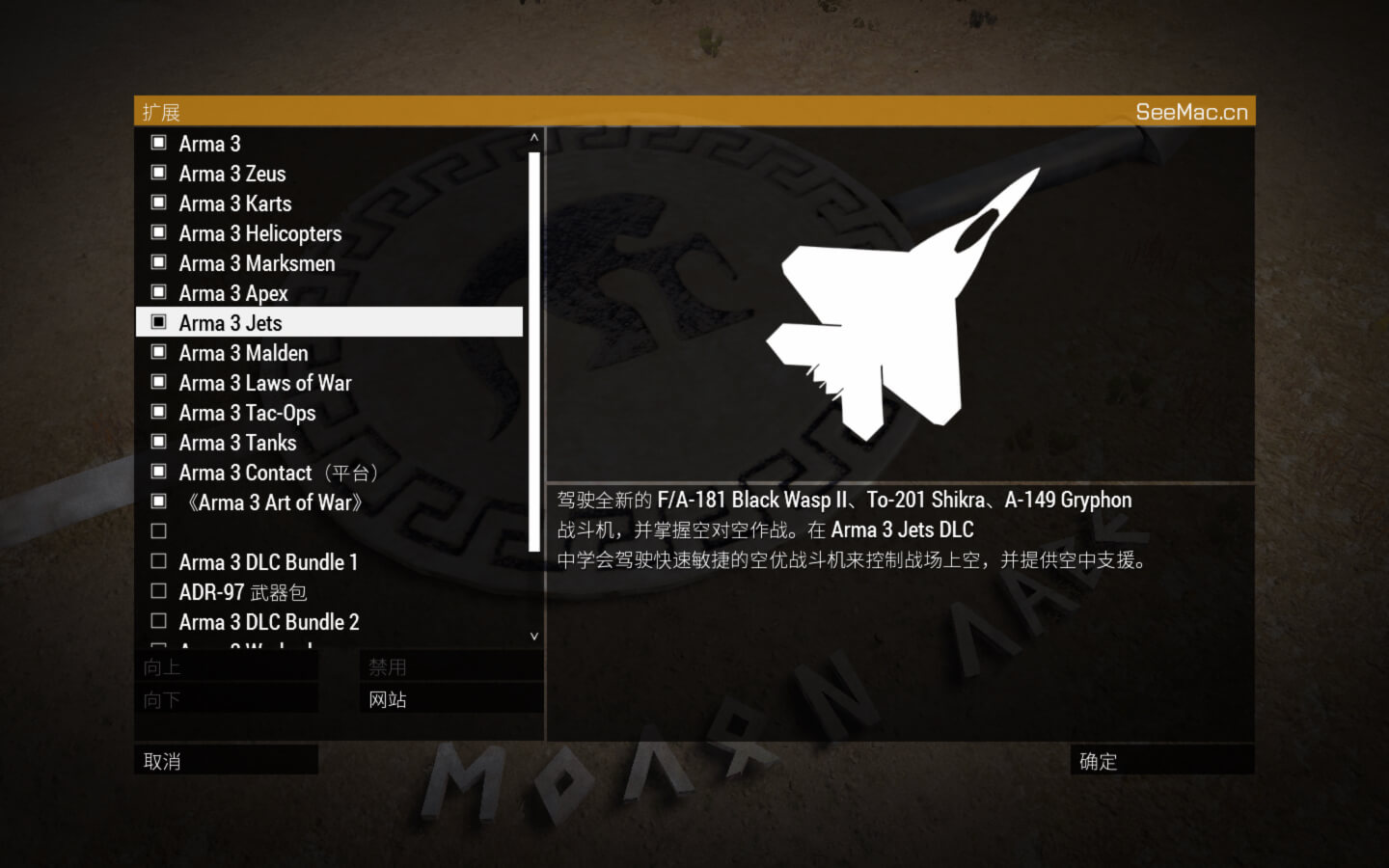
Task: Click the white jet fighter DLC image
Action: tap(897, 299)
